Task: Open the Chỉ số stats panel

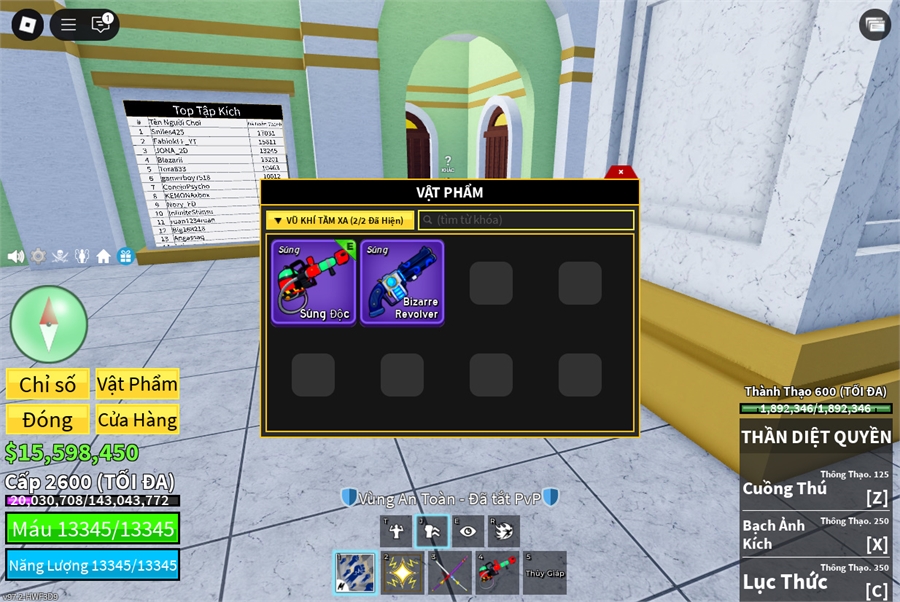Action: coord(47,384)
